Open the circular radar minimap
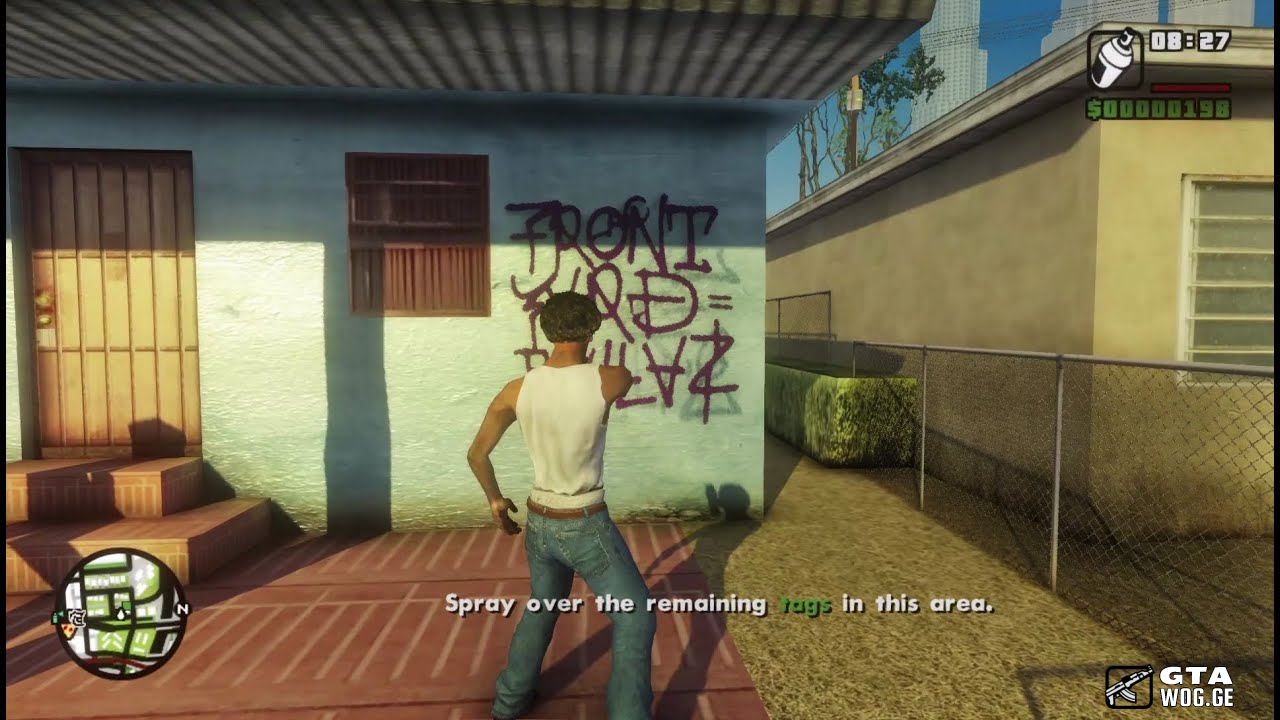Screen dimensions: 1280x720 (x=121, y=613)
